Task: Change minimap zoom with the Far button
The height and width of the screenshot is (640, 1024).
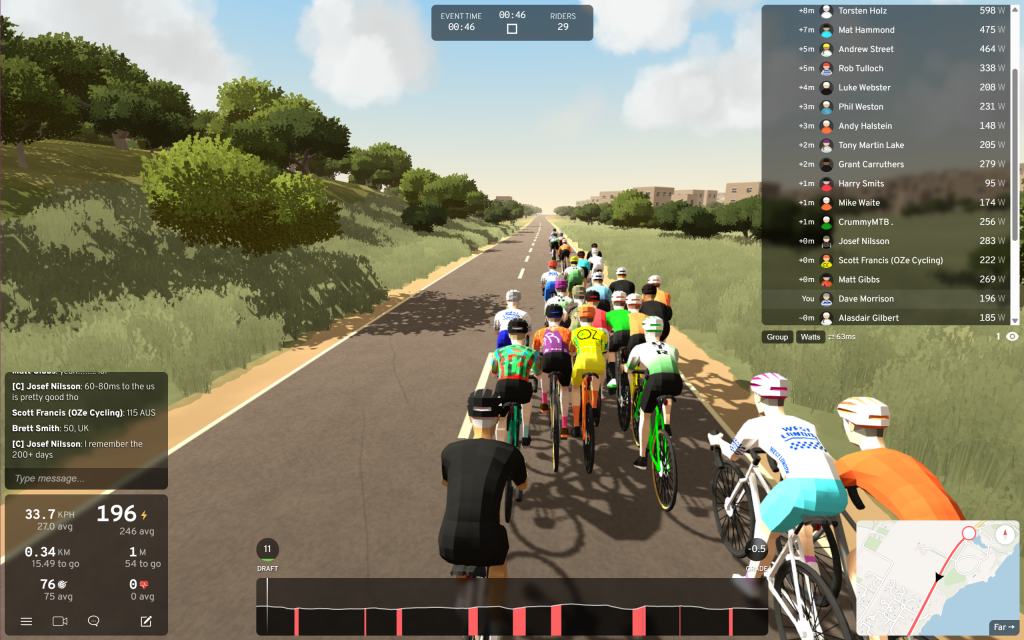Action: pos(1002,627)
